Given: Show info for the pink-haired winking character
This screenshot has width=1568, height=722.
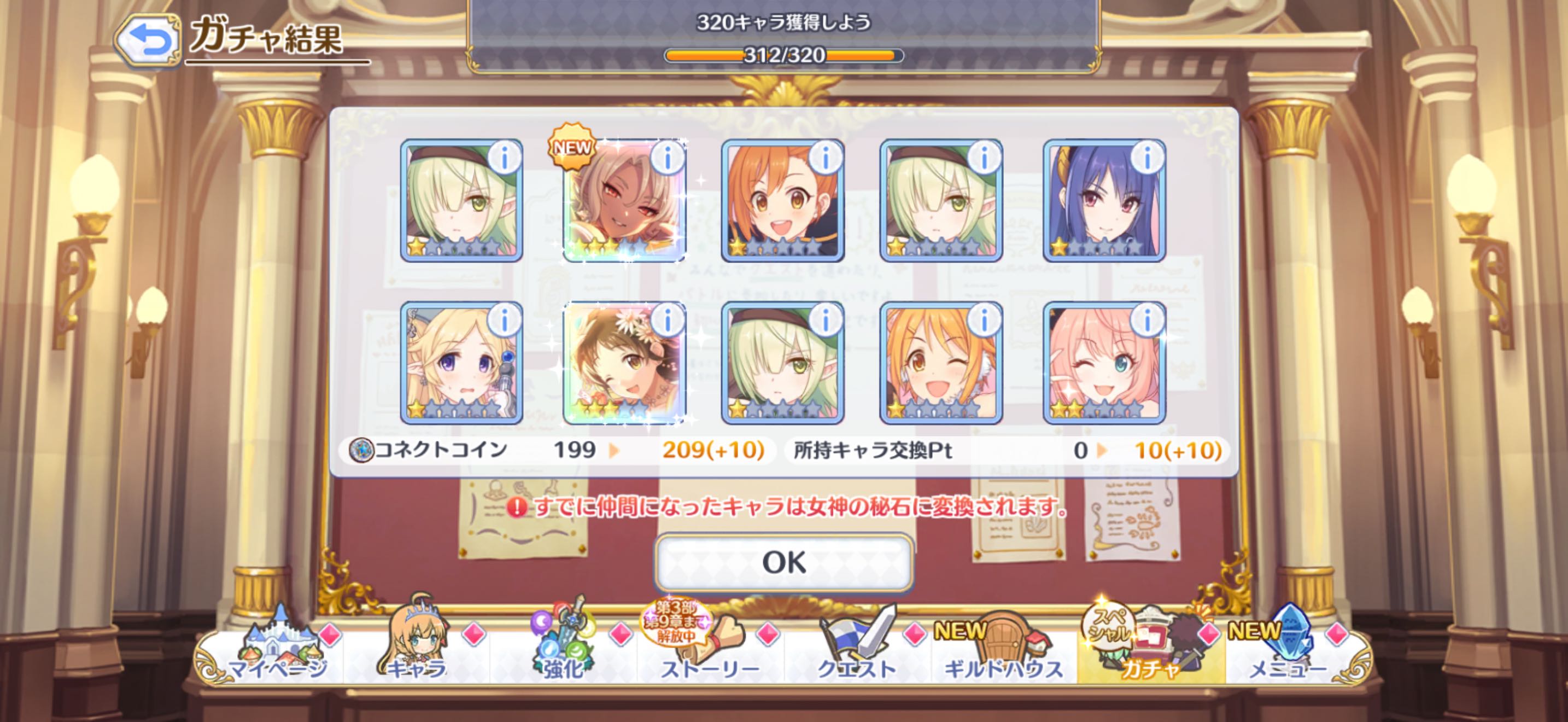Looking at the screenshot, I should click(1148, 320).
